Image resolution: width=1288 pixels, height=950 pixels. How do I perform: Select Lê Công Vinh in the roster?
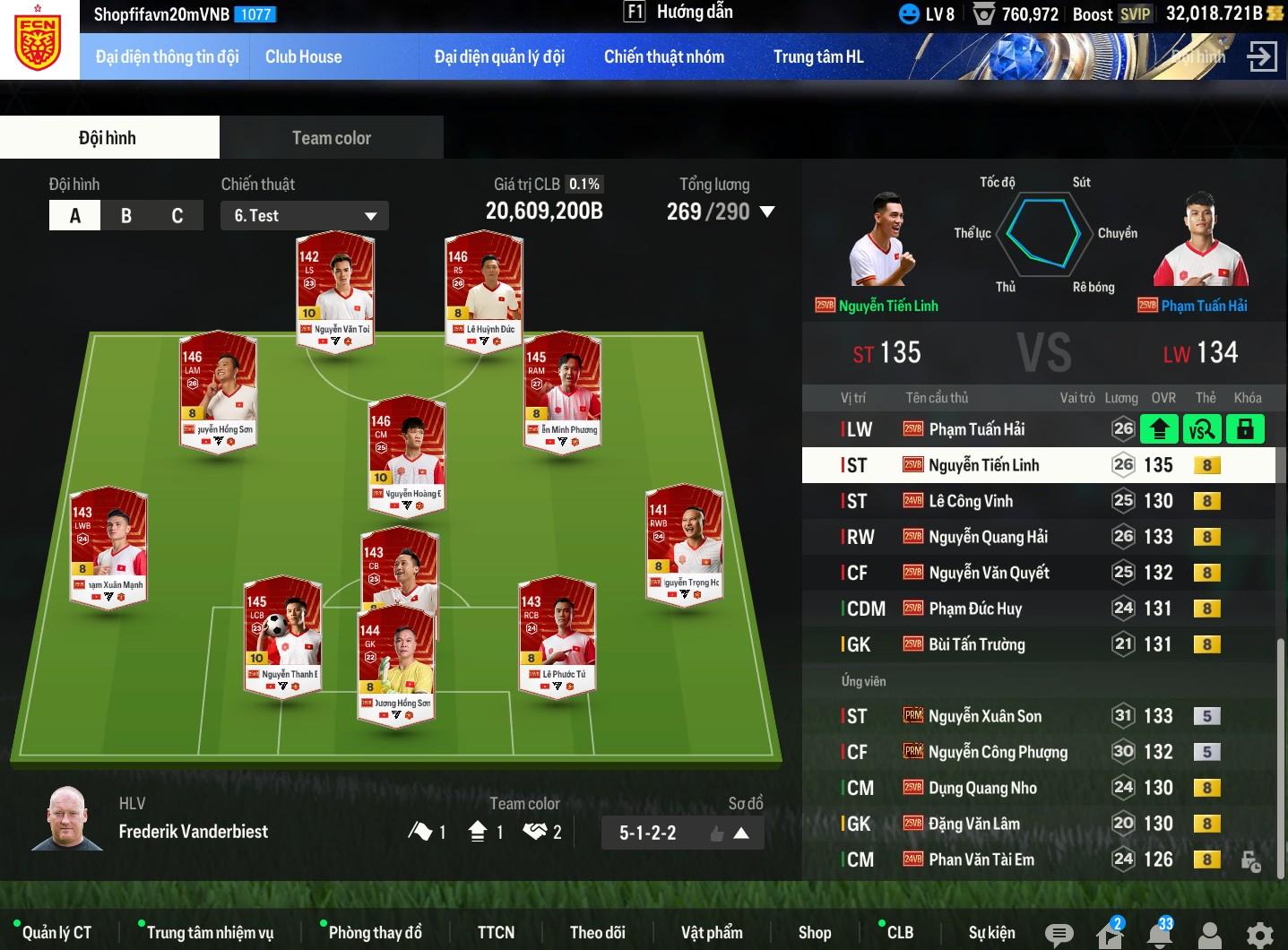pos(971,501)
